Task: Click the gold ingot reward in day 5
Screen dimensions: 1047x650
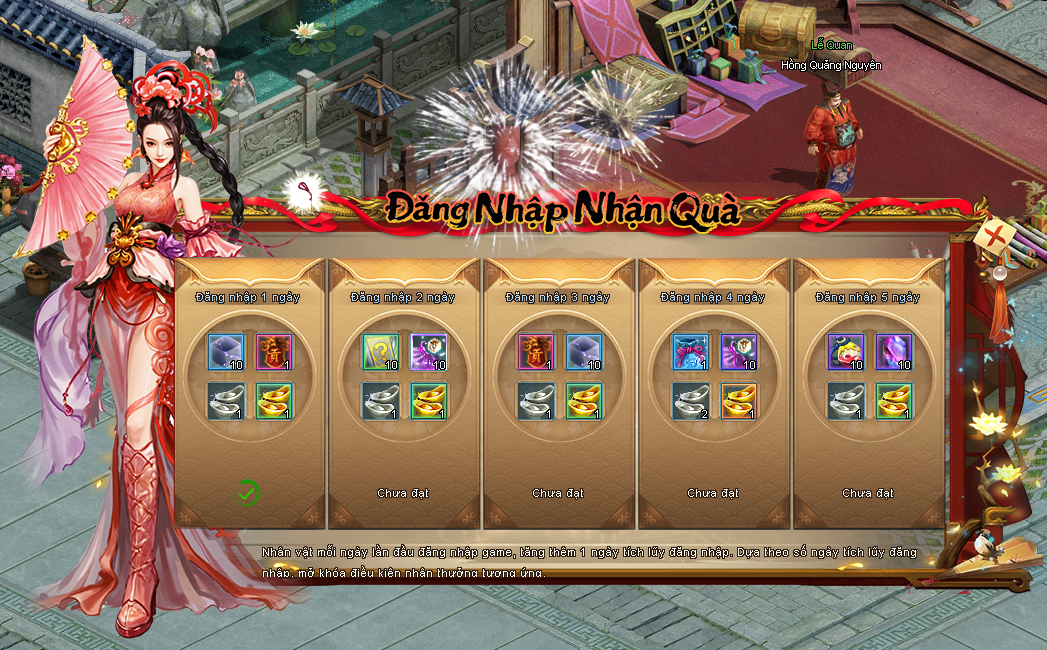Action: click(894, 400)
